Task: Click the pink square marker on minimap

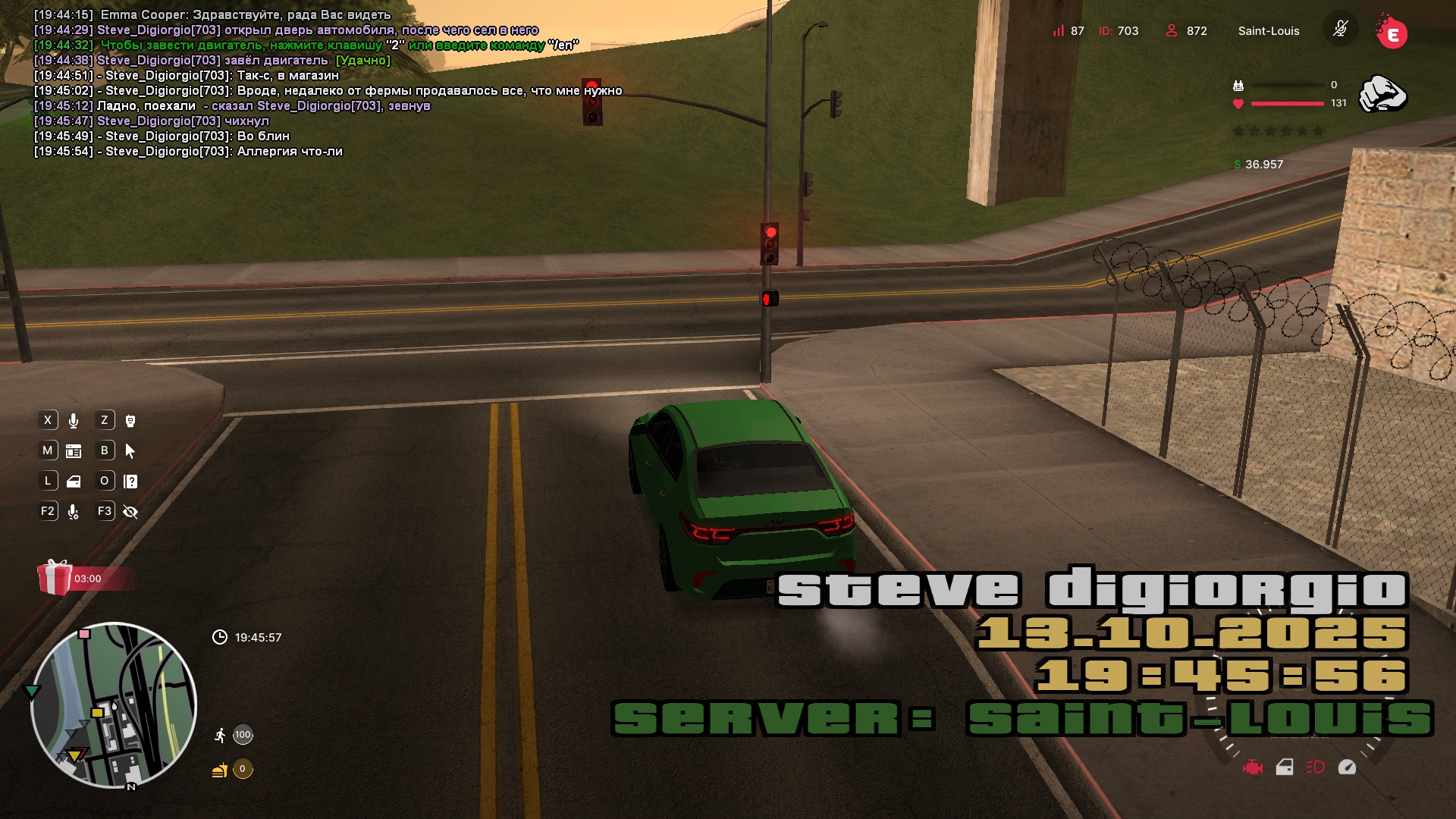Action: pos(85,634)
